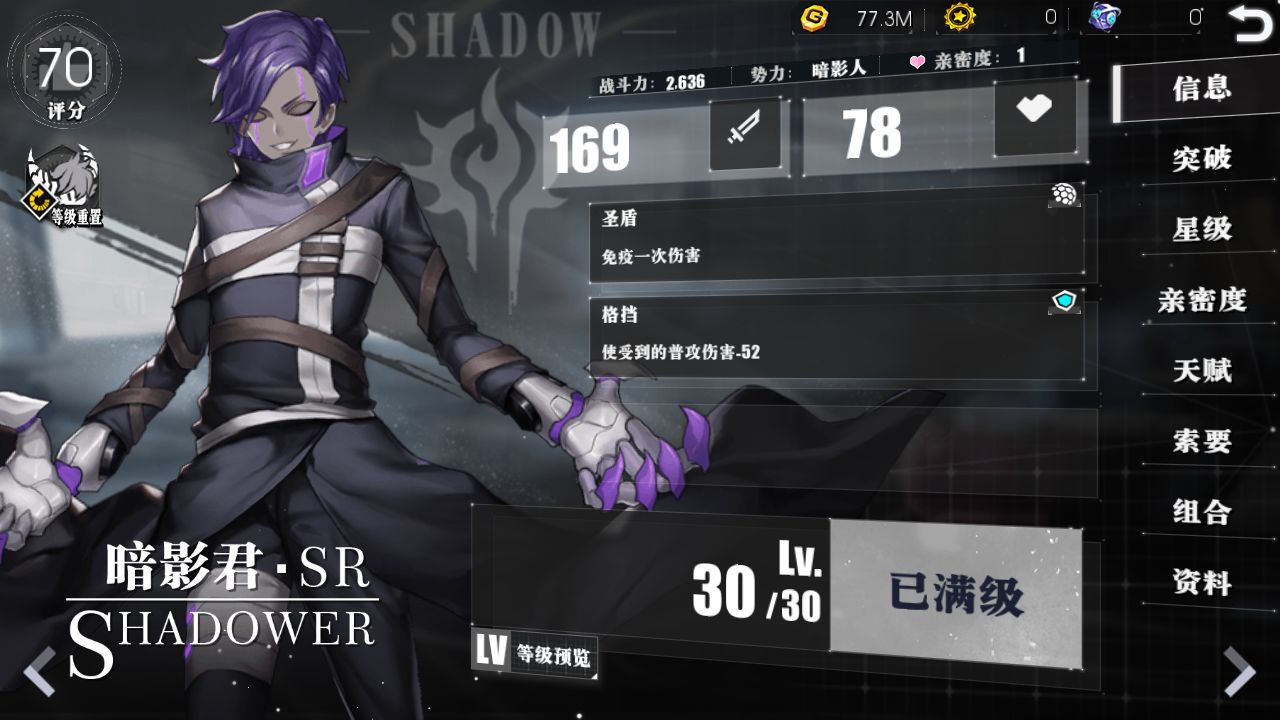Click the pink heart beside 亲密度
Image resolution: width=1280 pixels, height=720 pixels.
pyautogui.click(x=915, y=63)
